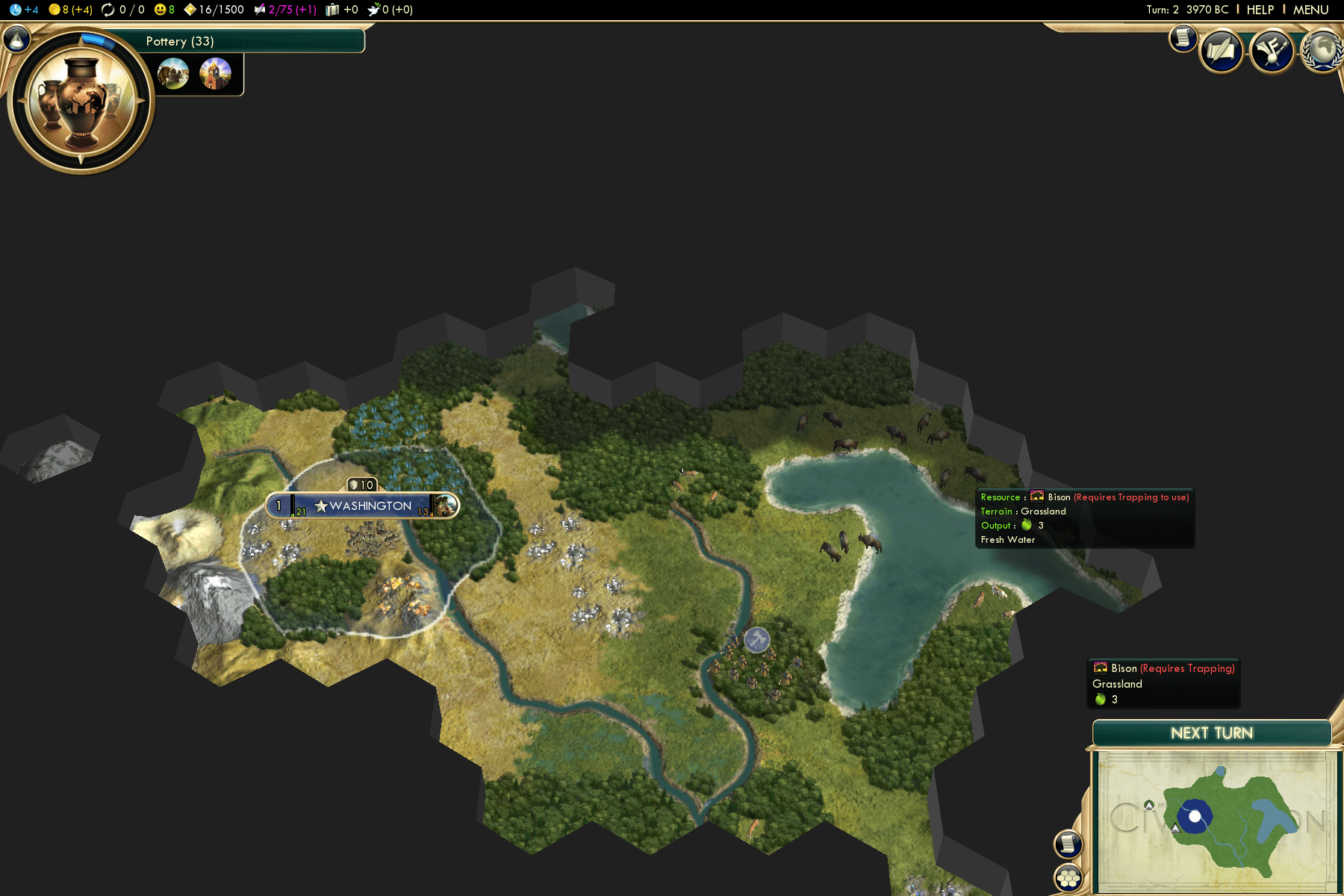Click the Pottery vase research icon

coord(80,101)
